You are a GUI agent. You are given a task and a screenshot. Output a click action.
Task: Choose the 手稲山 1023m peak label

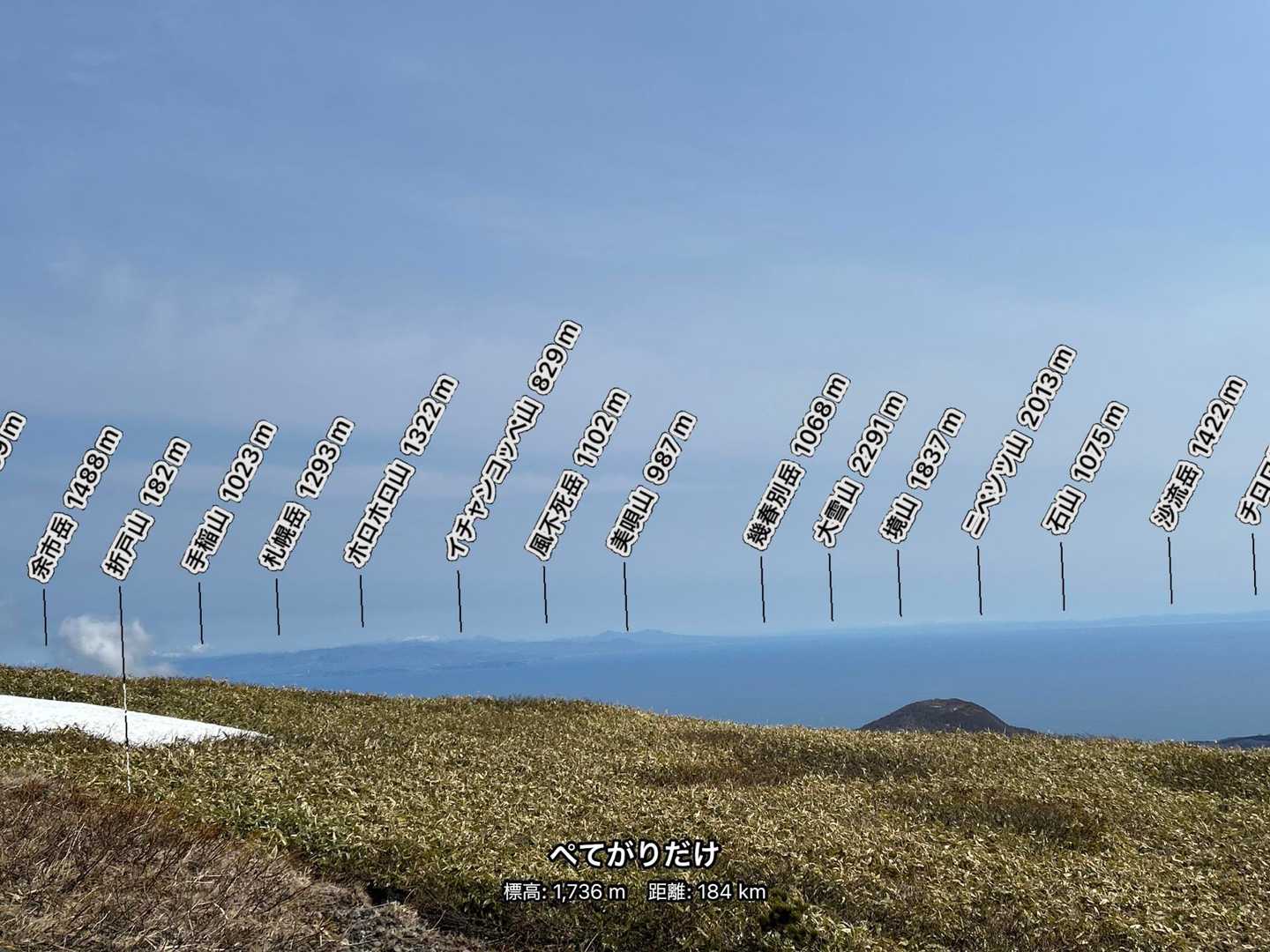pos(228,498)
